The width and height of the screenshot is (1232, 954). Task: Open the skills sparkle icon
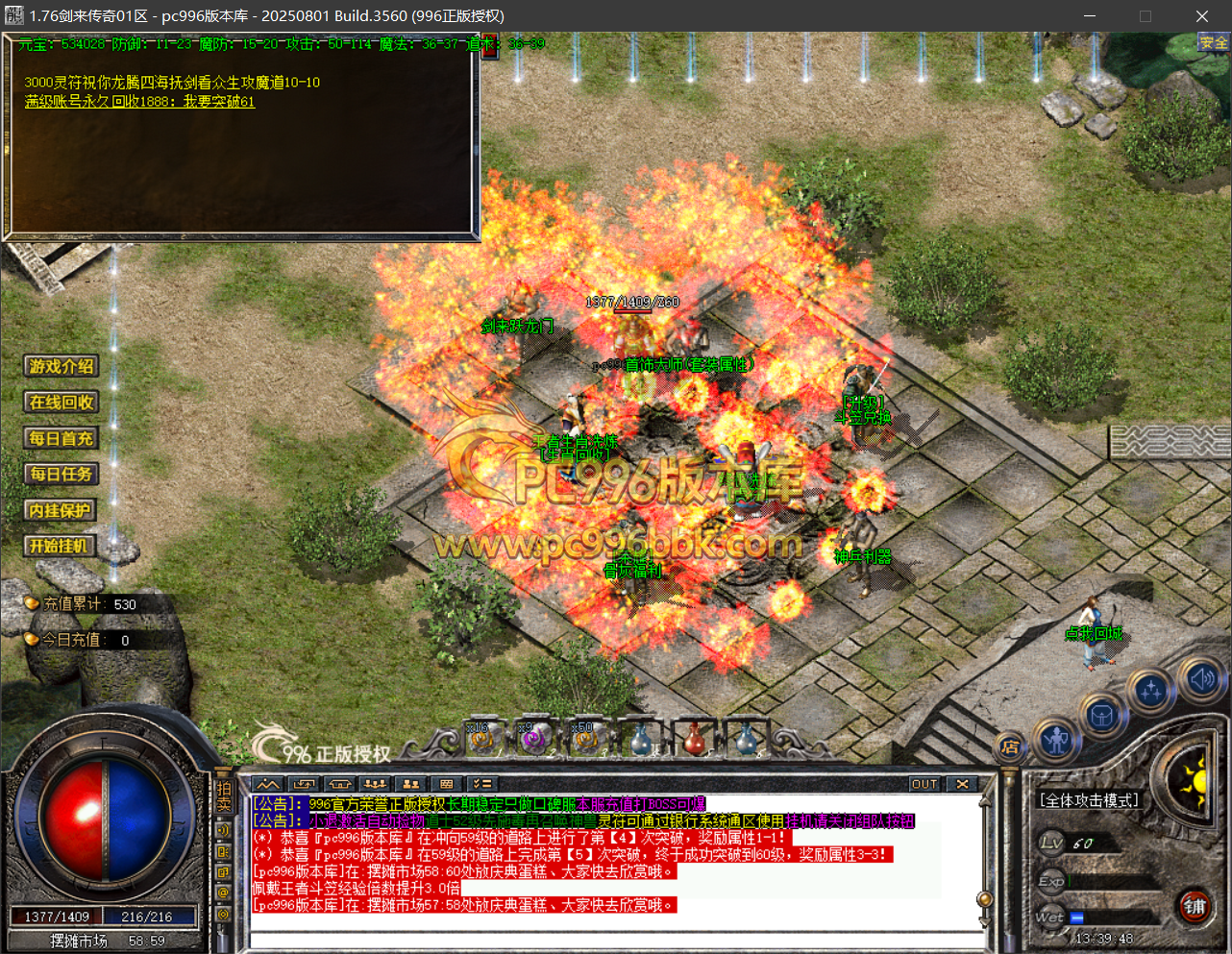pos(1151,689)
